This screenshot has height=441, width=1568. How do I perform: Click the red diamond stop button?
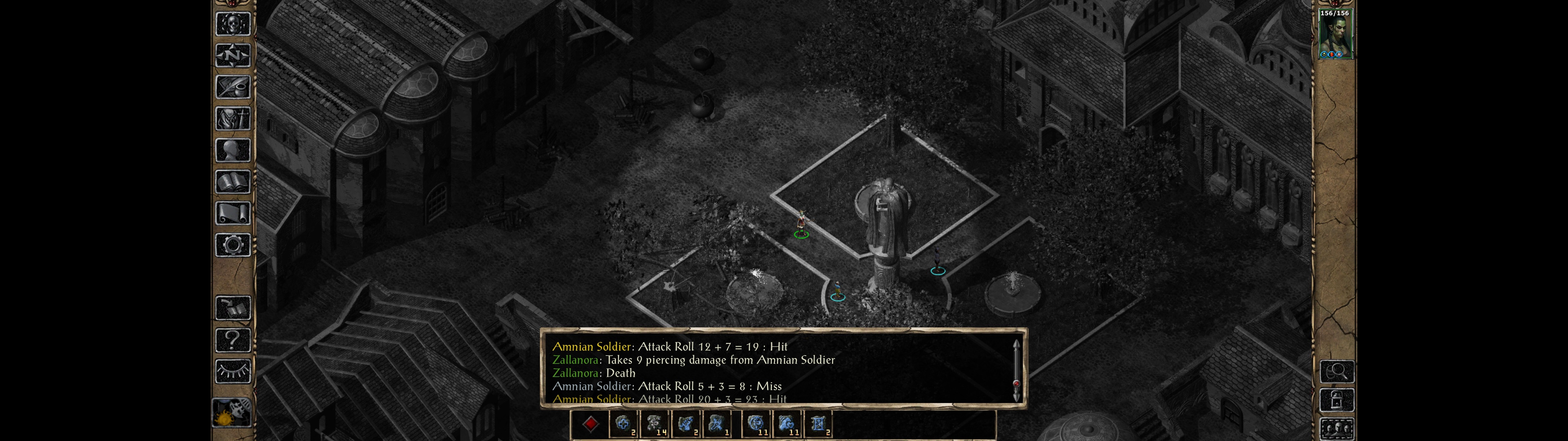(x=590, y=424)
